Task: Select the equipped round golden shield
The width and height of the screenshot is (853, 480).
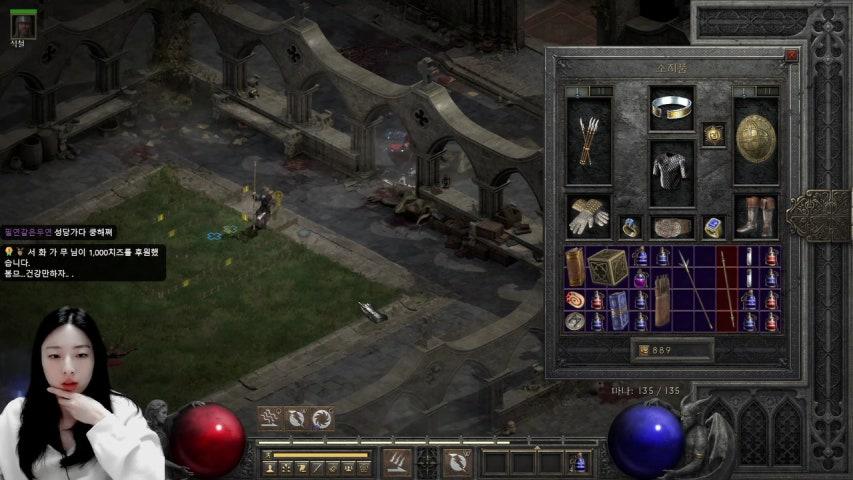Action: coord(756,140)
